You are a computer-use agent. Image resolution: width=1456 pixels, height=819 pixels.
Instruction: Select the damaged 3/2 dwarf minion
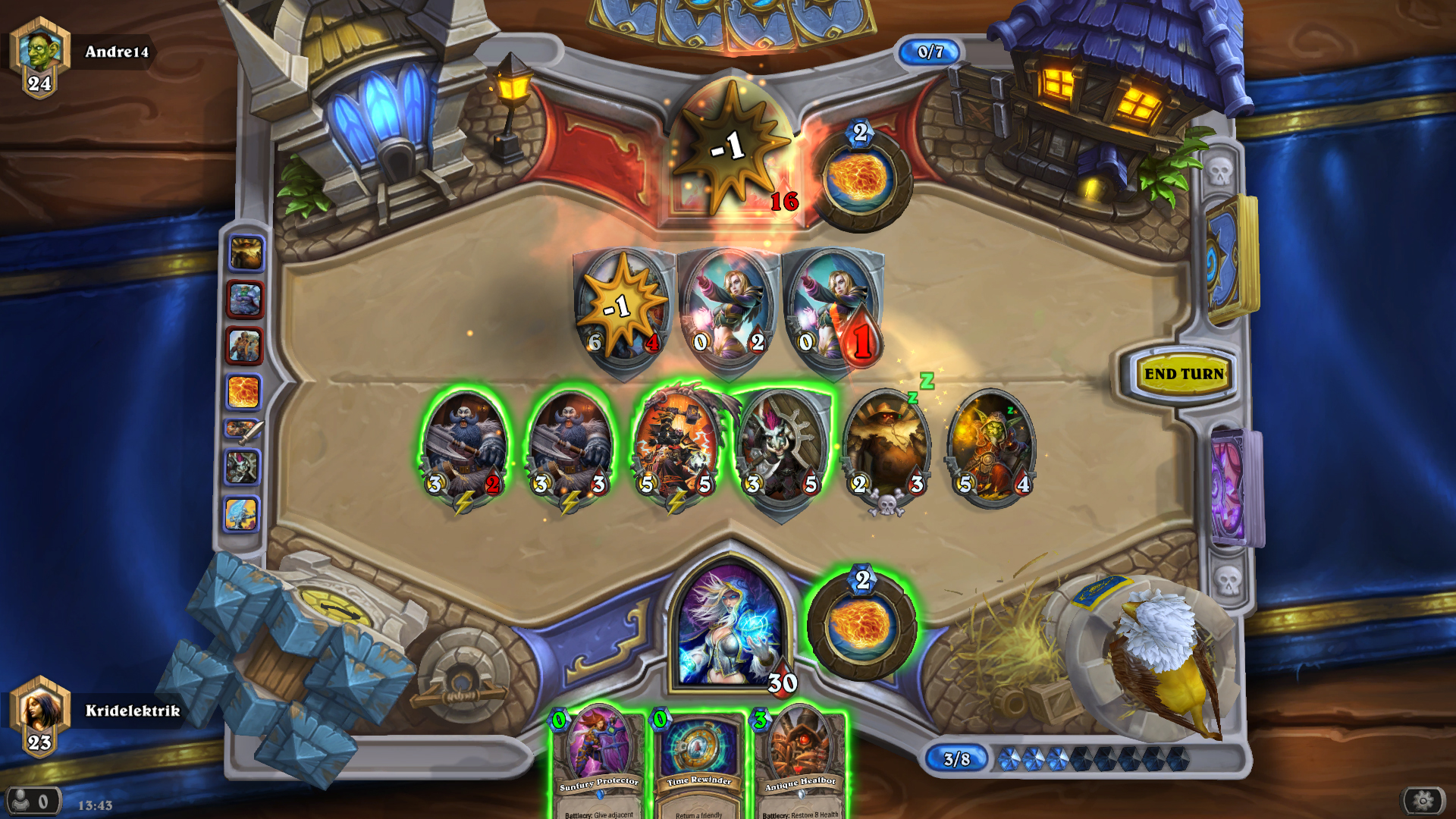pos(464,447)
